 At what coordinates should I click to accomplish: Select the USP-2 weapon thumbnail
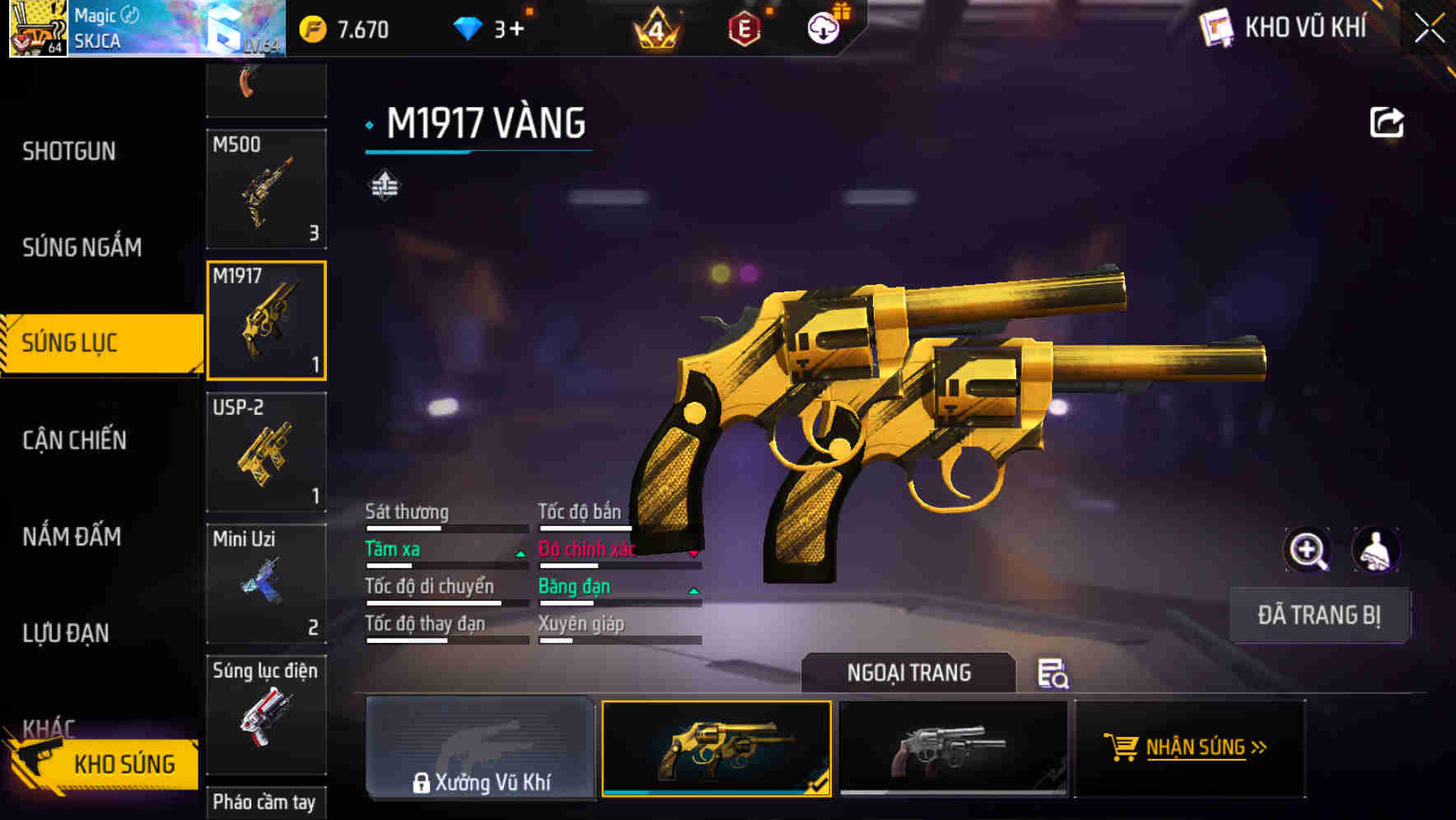(x=267, y=453)
